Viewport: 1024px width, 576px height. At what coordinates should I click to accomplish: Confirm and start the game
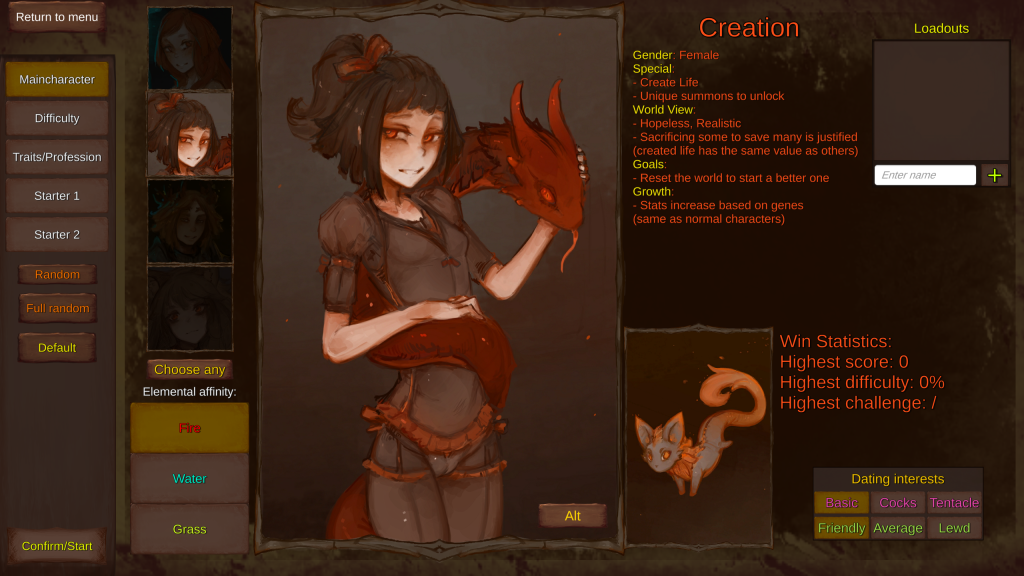point(57,546)
